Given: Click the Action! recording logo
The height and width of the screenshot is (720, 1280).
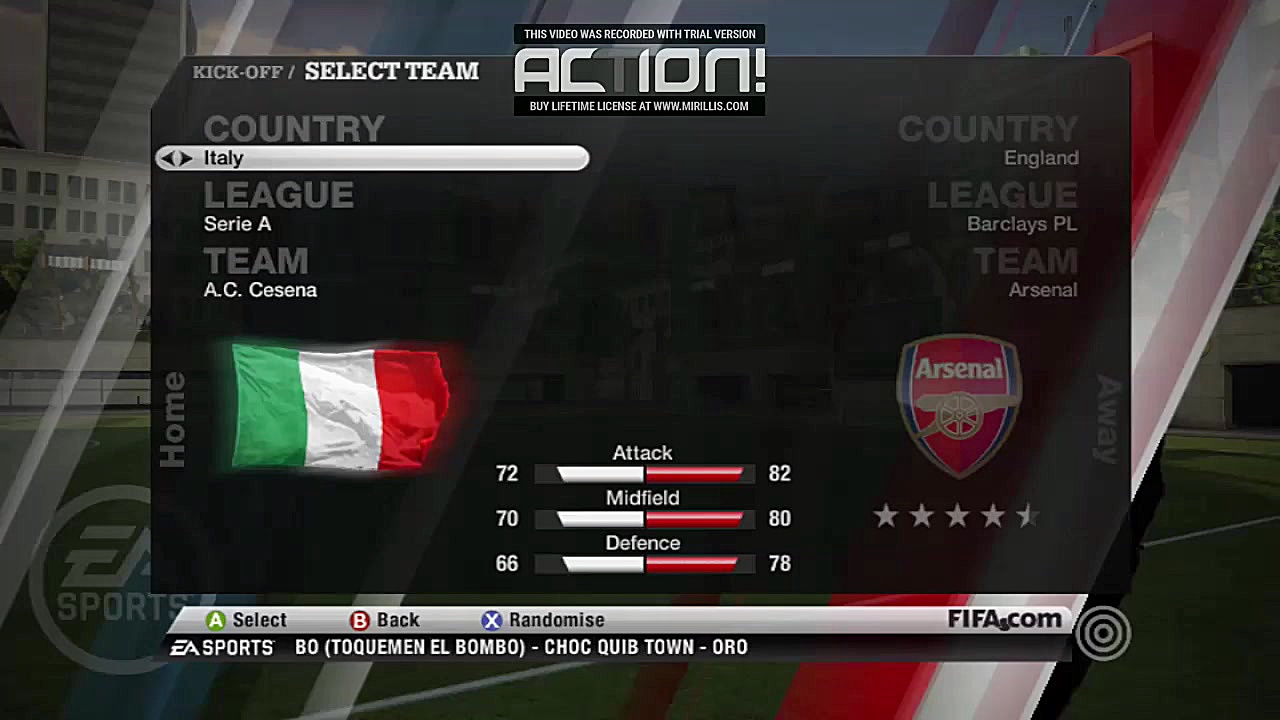Looking at the screenshot, I should 639,70.
